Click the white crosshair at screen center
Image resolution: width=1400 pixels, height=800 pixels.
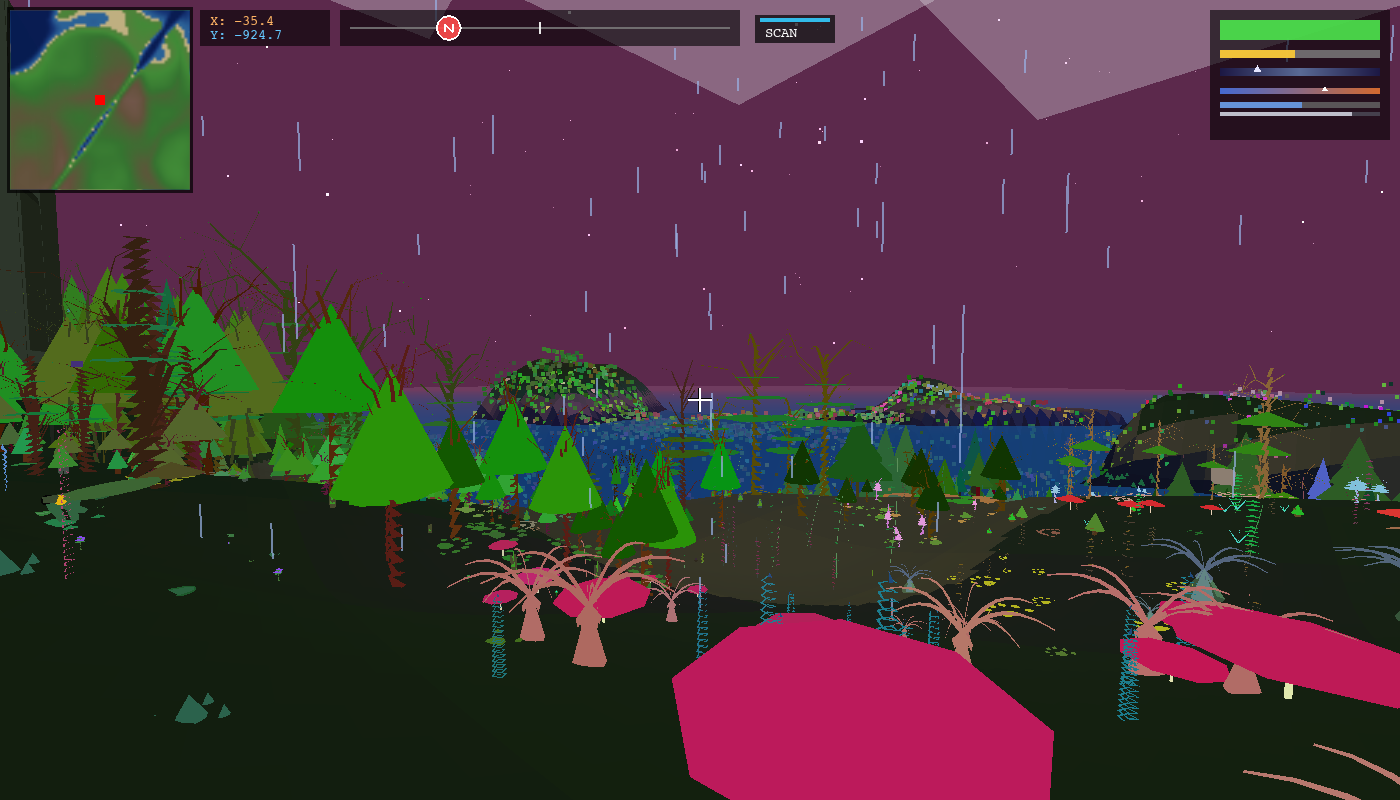700,399
